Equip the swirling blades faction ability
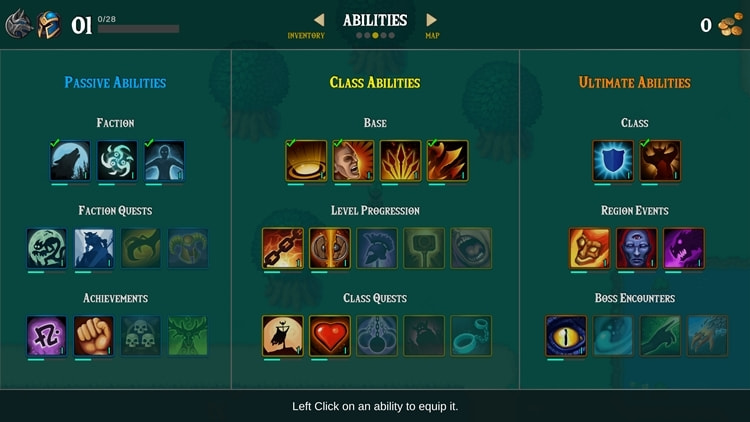This screenshot has width=750, height=422. point(117,161)
